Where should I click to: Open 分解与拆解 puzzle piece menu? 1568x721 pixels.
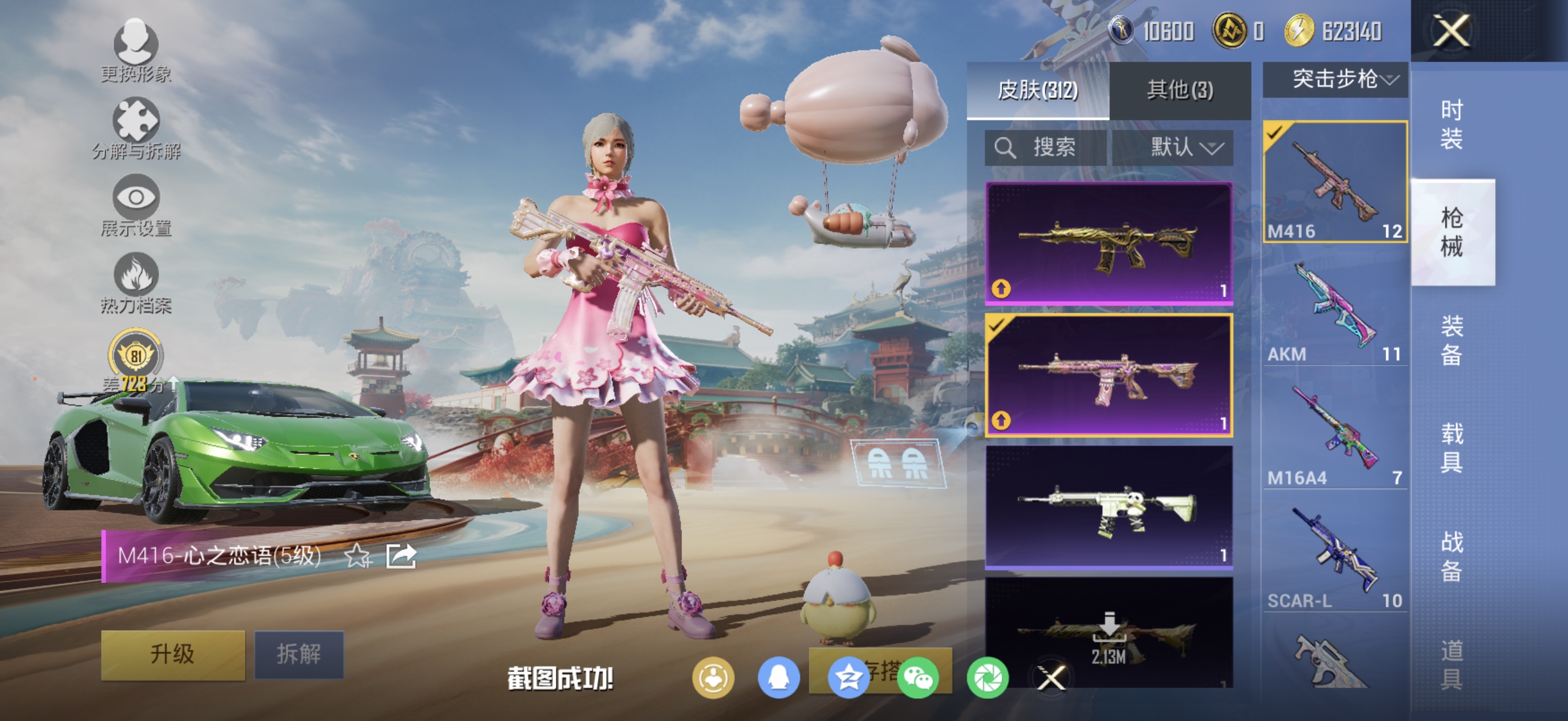point(136,129)
